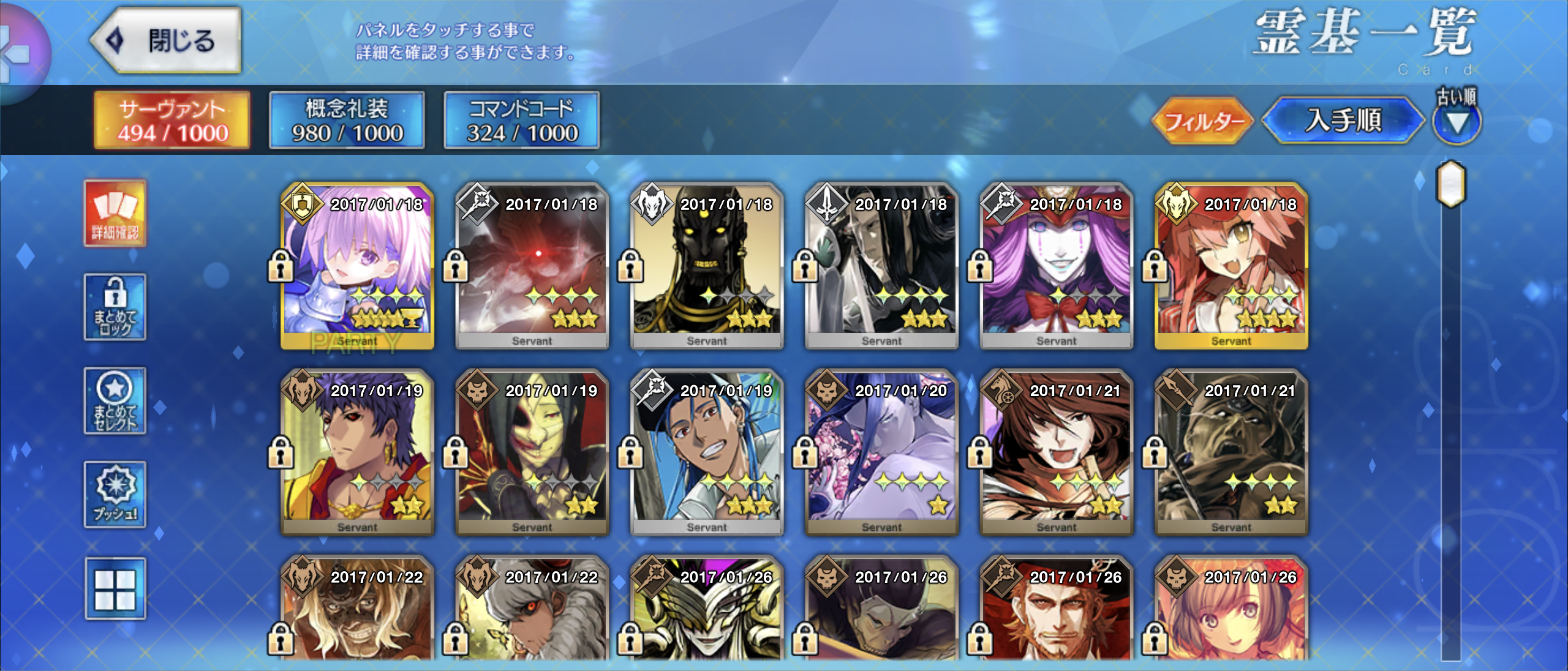Choose the brown-haired laughing Rider servant card
This screenshot has height=671, width=1568.
pos(1057,453)
